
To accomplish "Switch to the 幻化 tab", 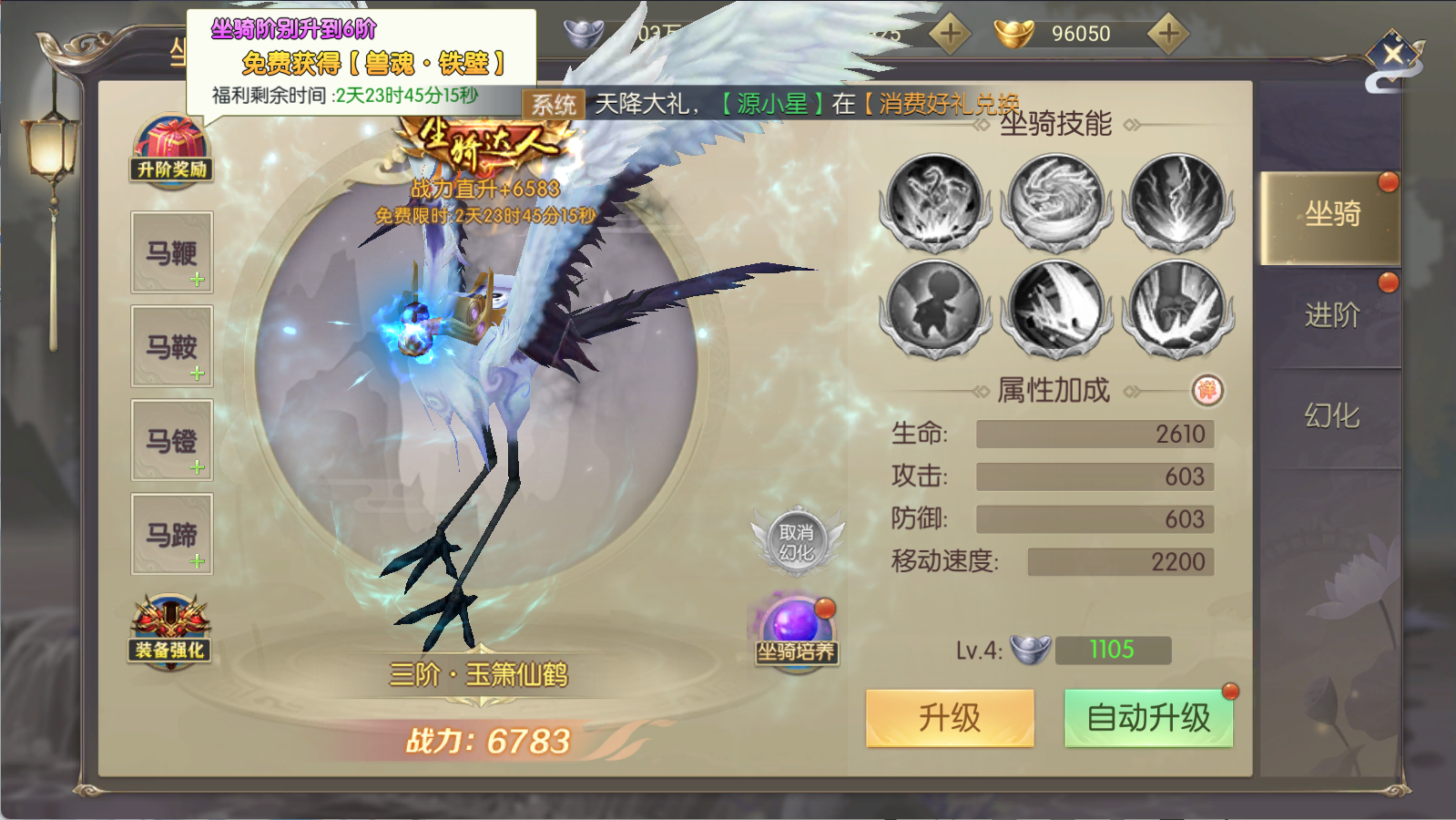I will point(1332,414).
